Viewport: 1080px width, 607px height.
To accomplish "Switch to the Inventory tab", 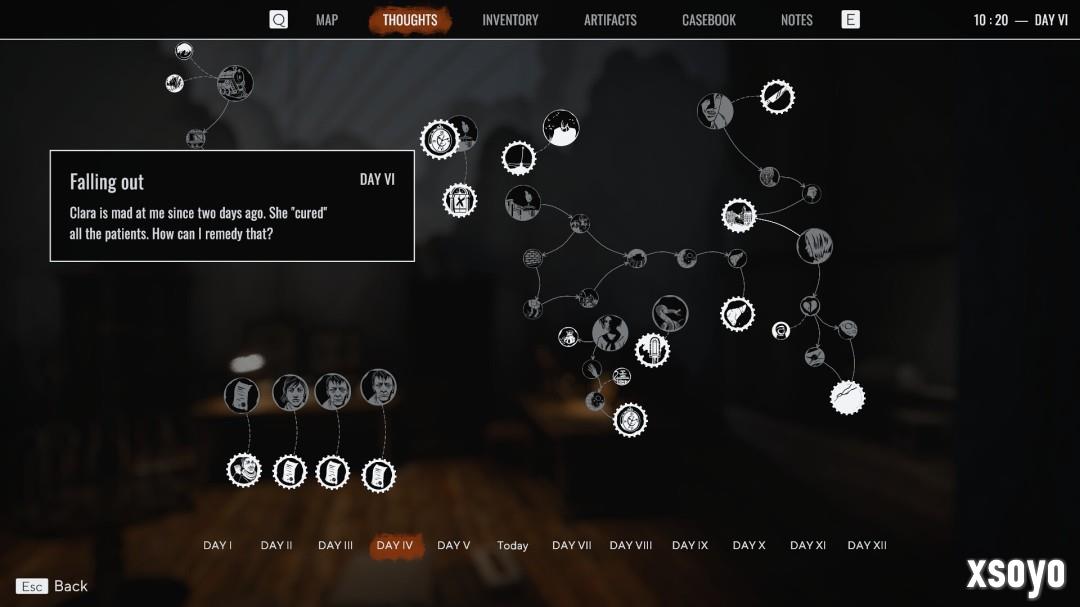I will [510, 20].
